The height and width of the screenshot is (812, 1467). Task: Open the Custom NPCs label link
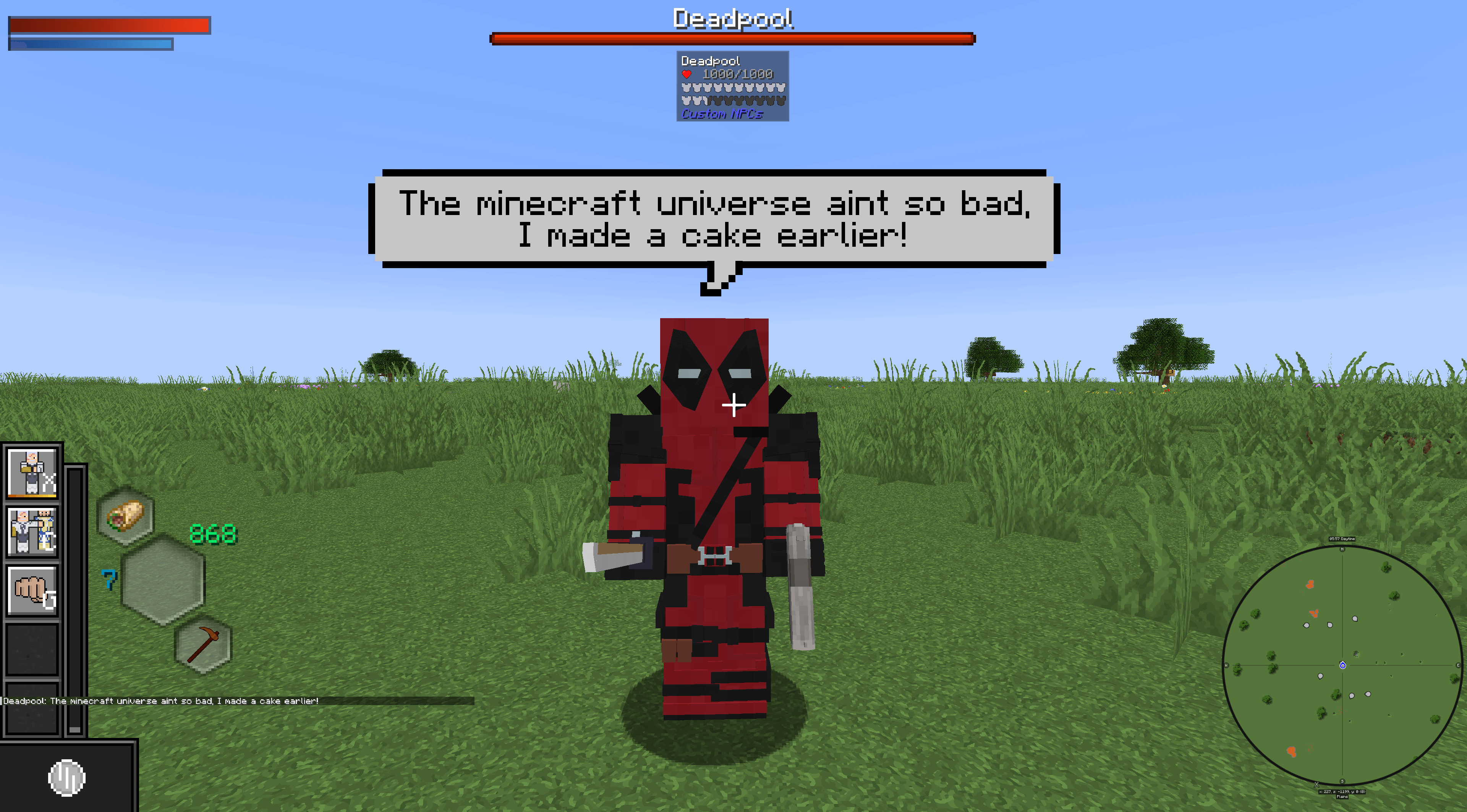722,114
